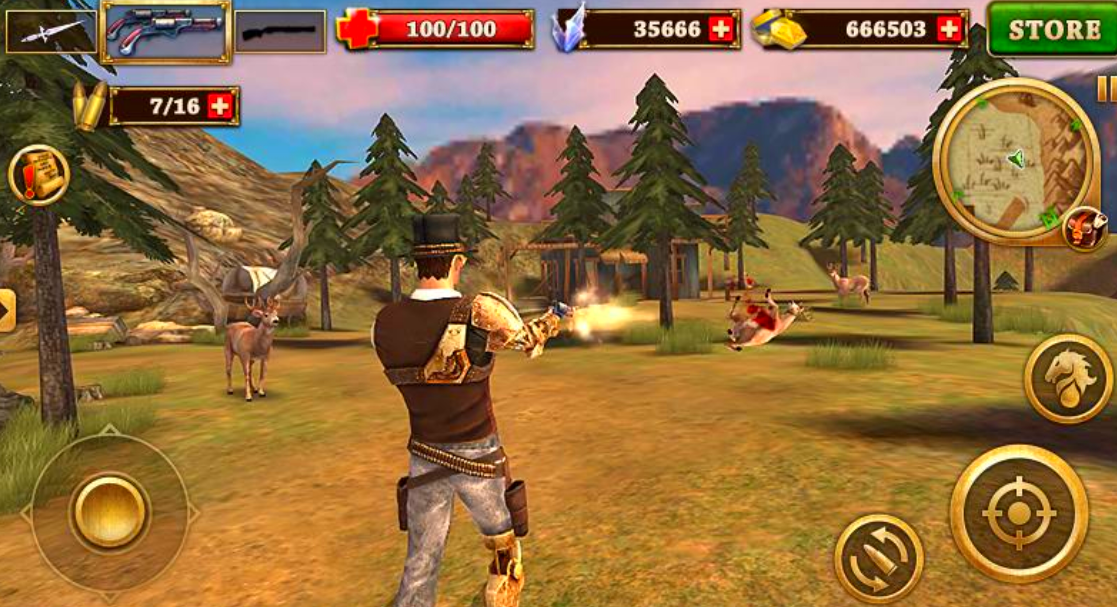
Task: Pause the game
Action: point(1107,90)
